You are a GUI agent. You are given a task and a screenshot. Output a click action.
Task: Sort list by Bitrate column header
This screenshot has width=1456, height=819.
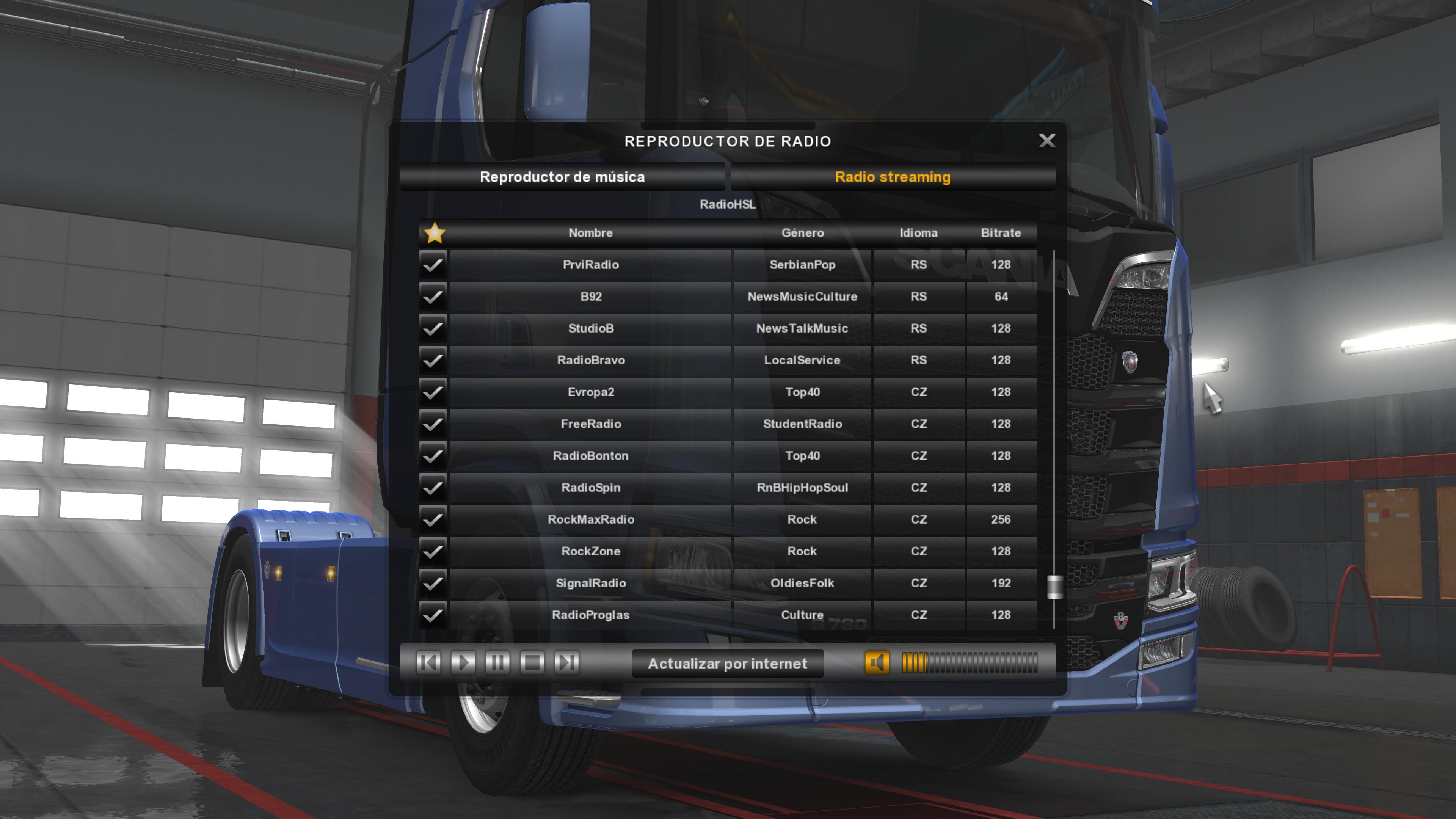1001,233
